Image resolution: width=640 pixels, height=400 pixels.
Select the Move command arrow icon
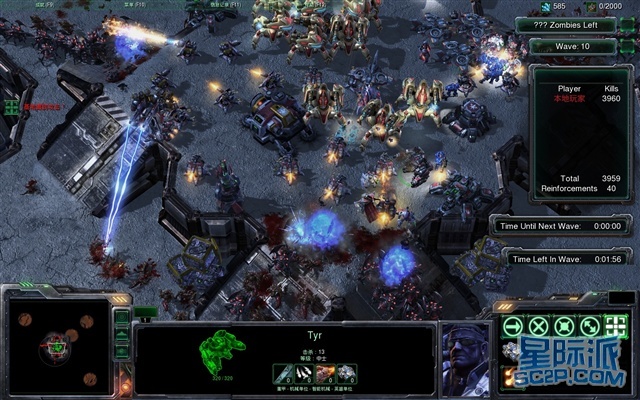point(514,327)
